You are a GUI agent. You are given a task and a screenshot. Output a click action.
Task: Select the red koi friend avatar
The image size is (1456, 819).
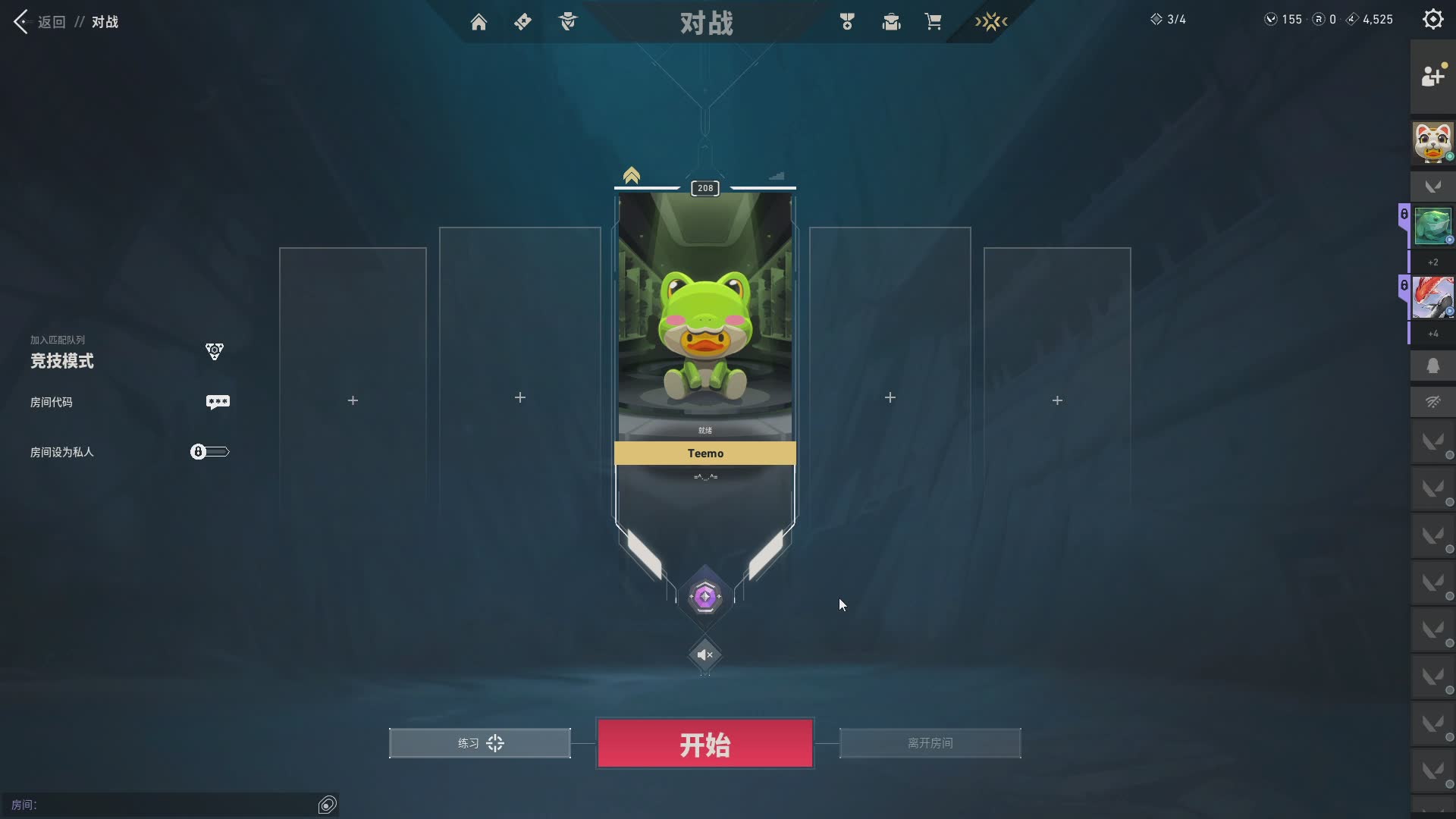[x=1432, y=297]
